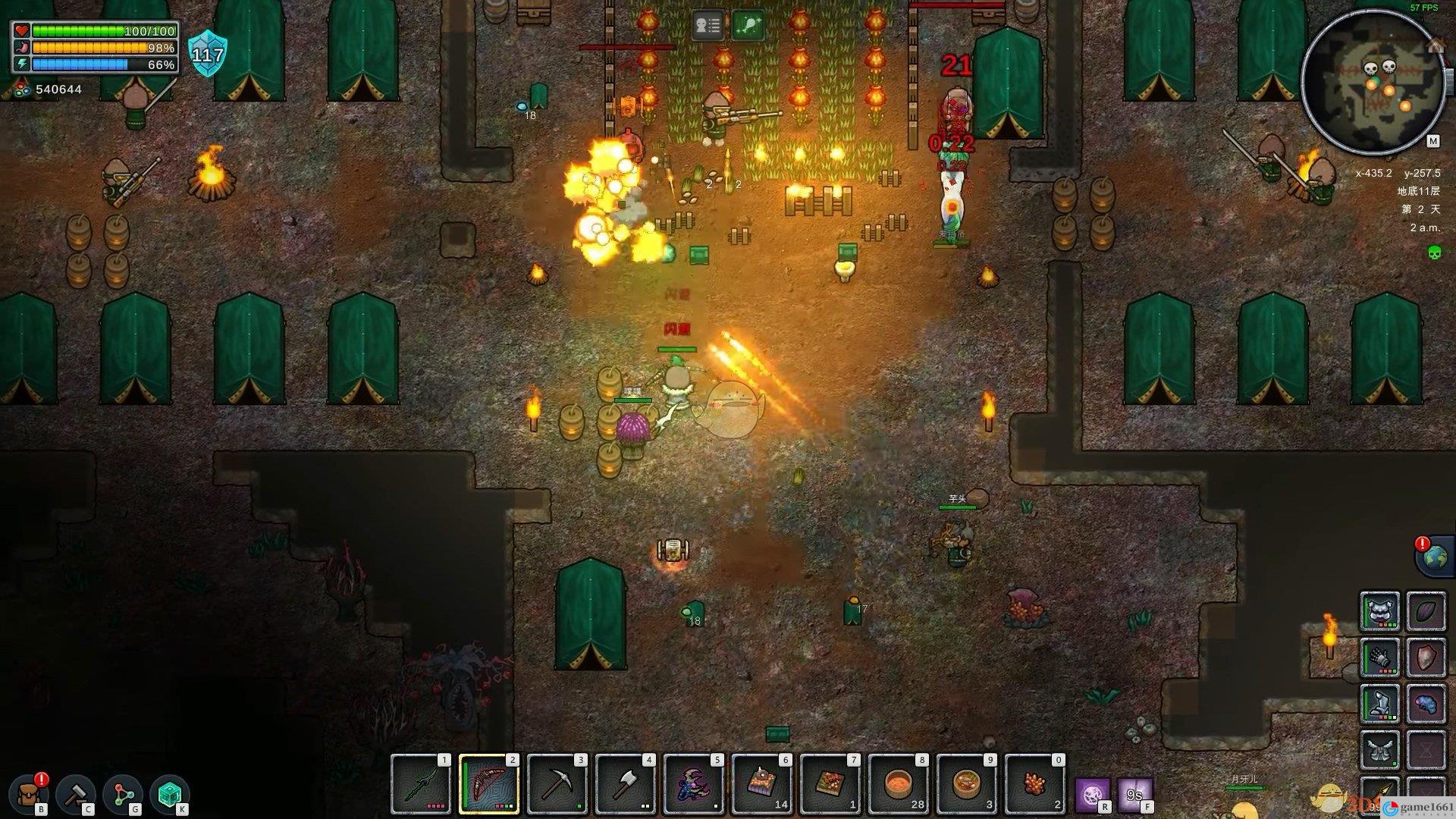Click the teal cube icon
Viewport: 1456px width, 819px height.
click(x=170, y=794)
